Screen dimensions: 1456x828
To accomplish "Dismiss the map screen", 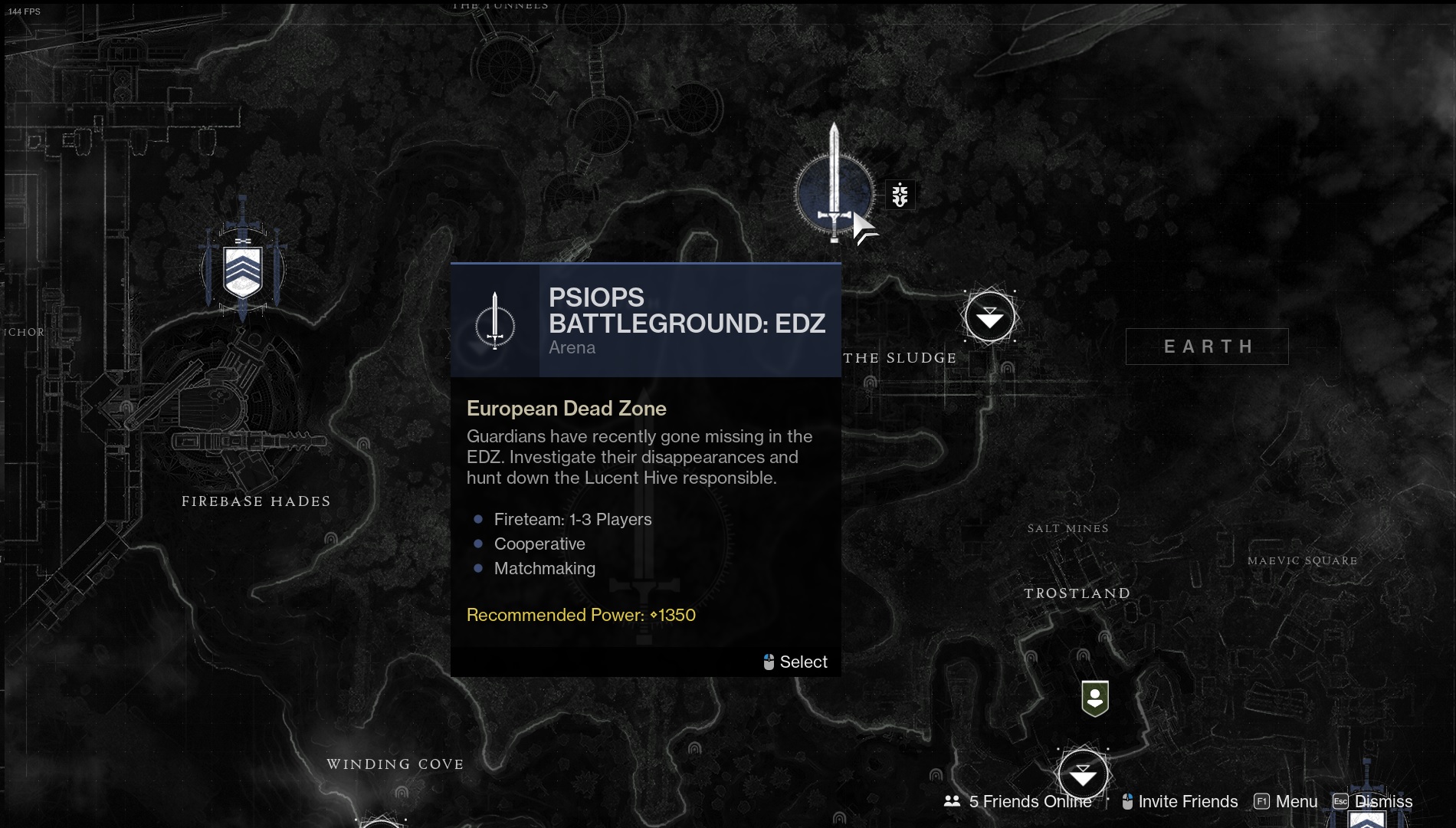I will point(1373,801).
